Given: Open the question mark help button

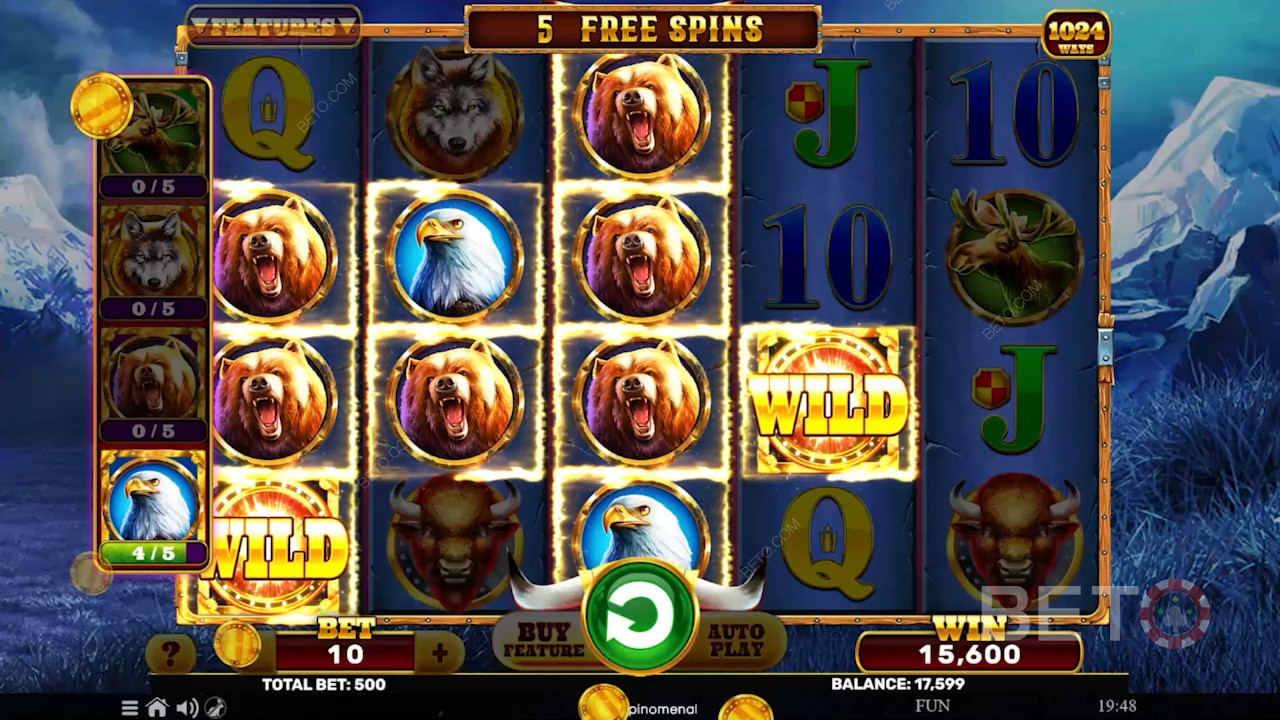Looking at the screenshot, I should 170,655.
